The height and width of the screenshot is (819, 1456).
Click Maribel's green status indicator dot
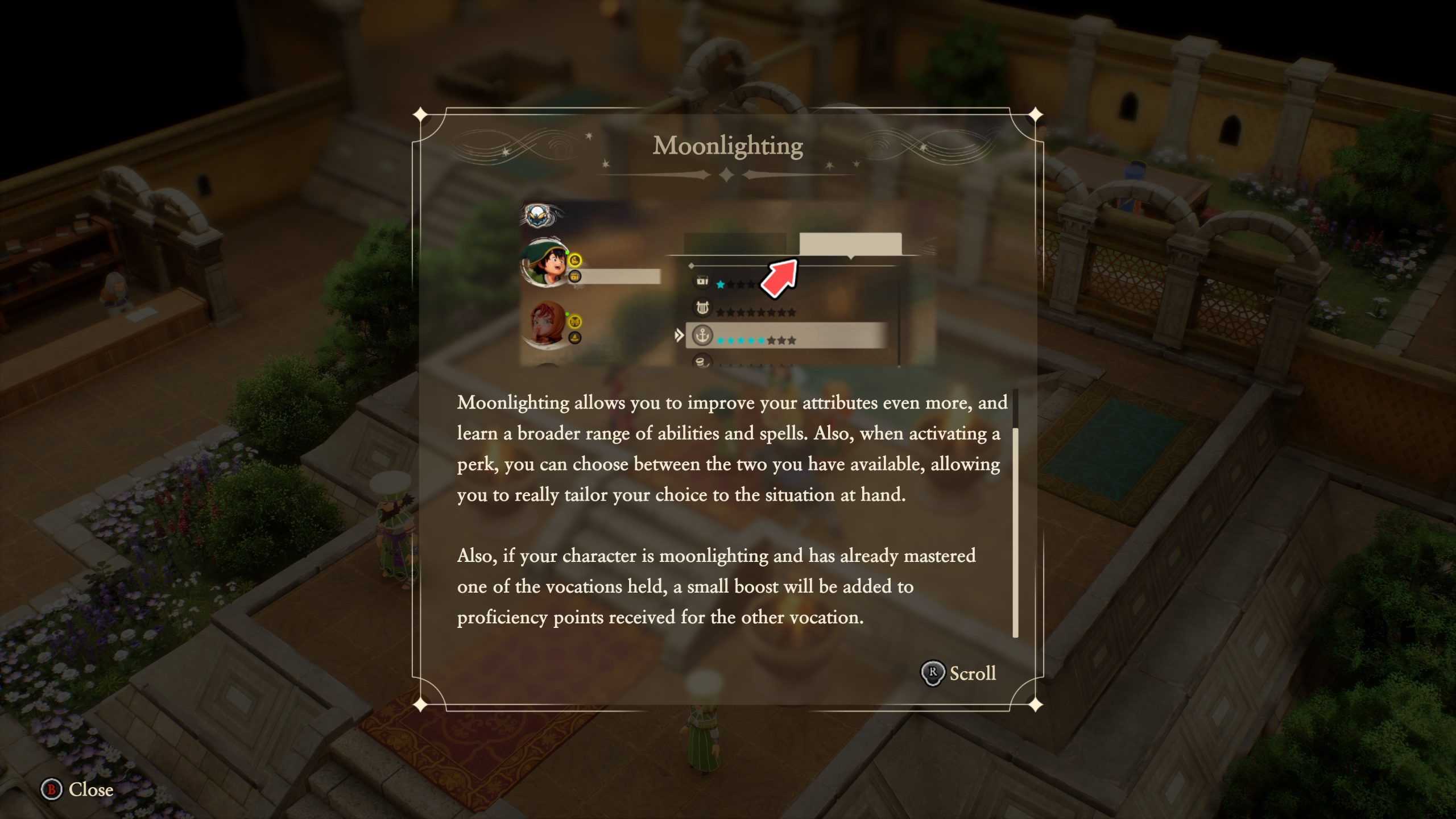coord(568,313)
